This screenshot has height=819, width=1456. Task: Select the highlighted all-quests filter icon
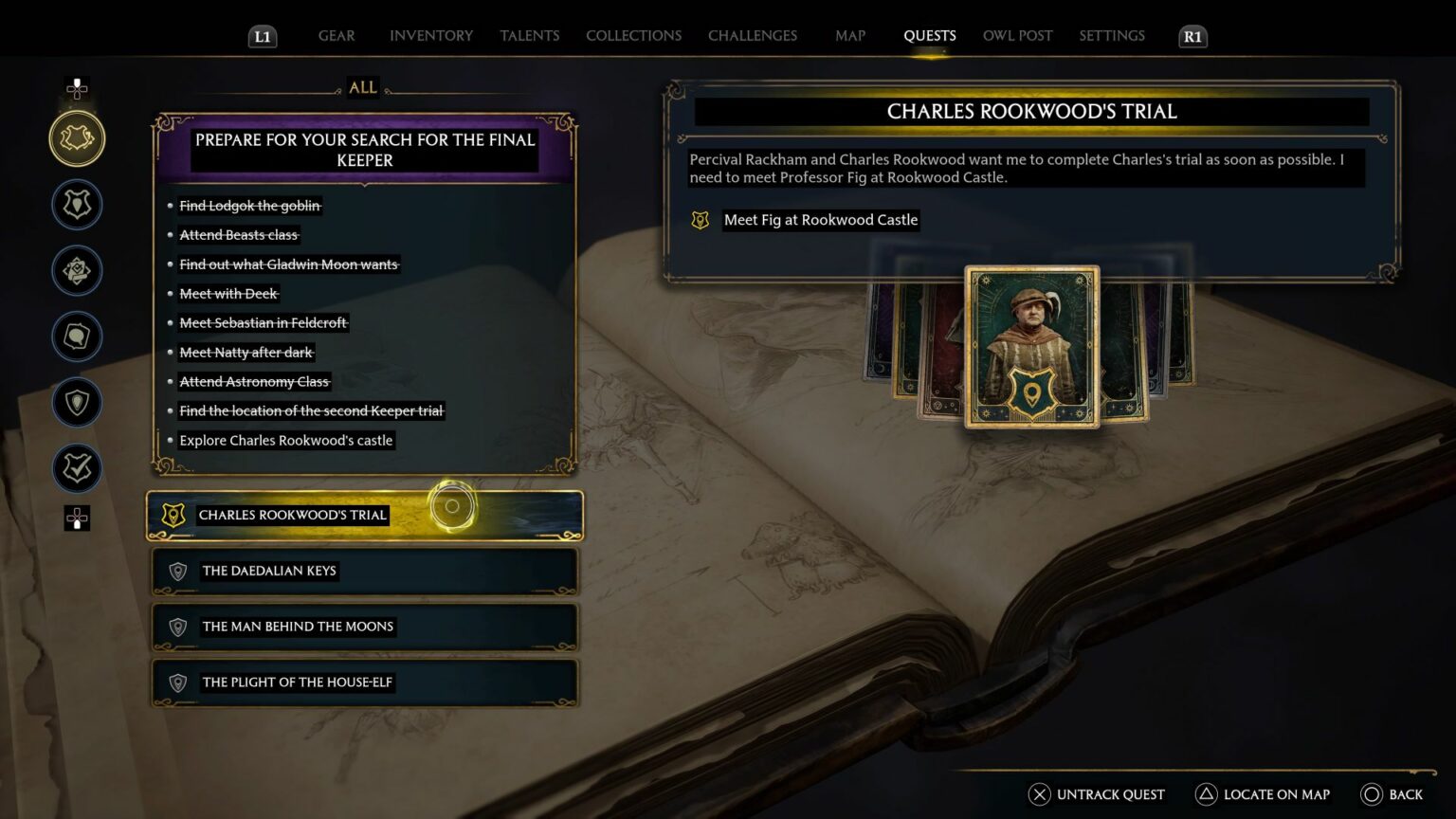coord(77,137)
